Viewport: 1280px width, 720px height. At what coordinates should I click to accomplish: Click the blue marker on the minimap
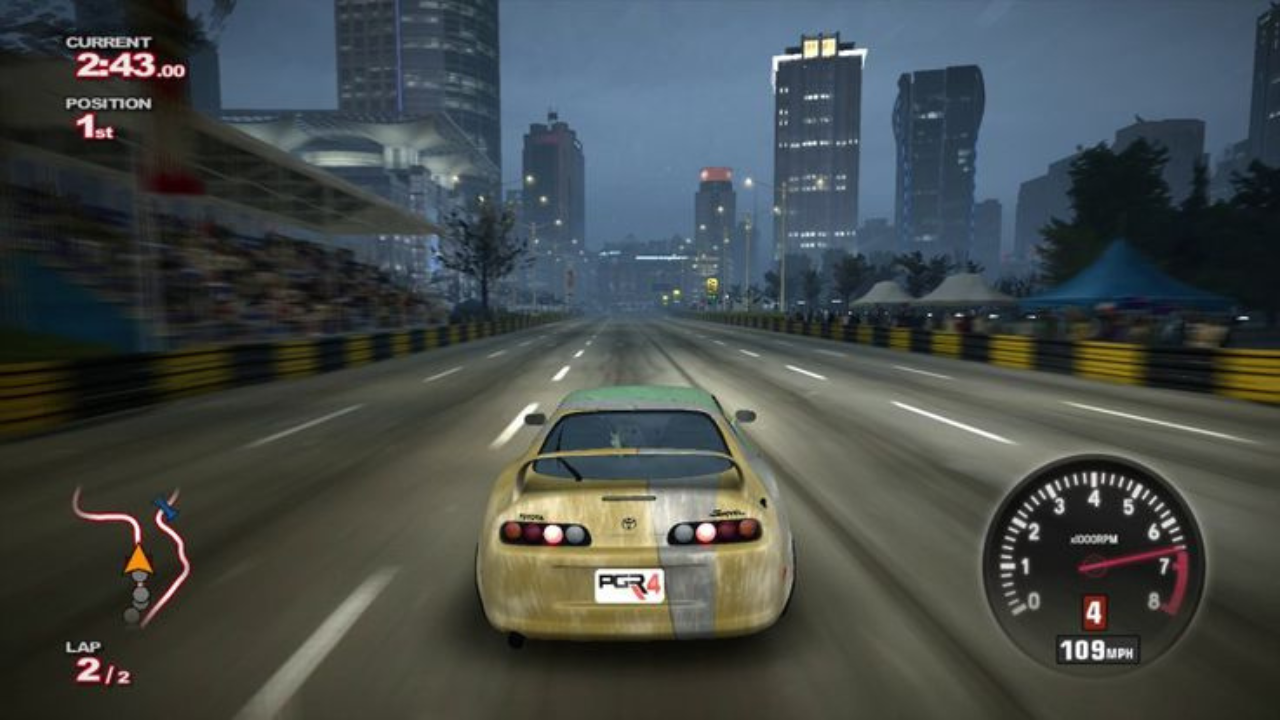pos(166,509)
